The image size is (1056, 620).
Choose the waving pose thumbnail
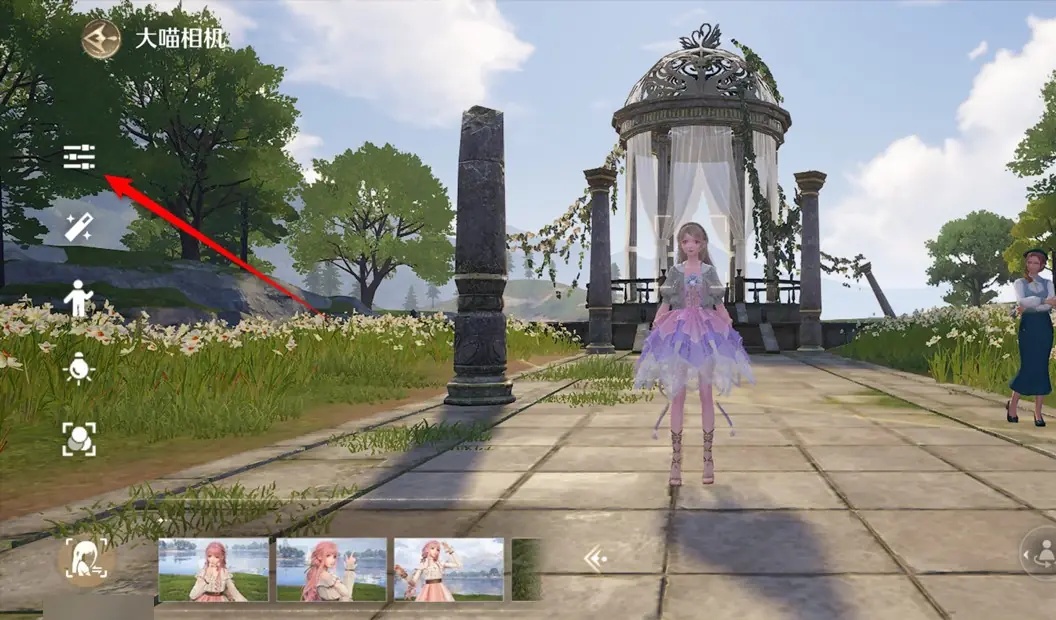(331, 570)
